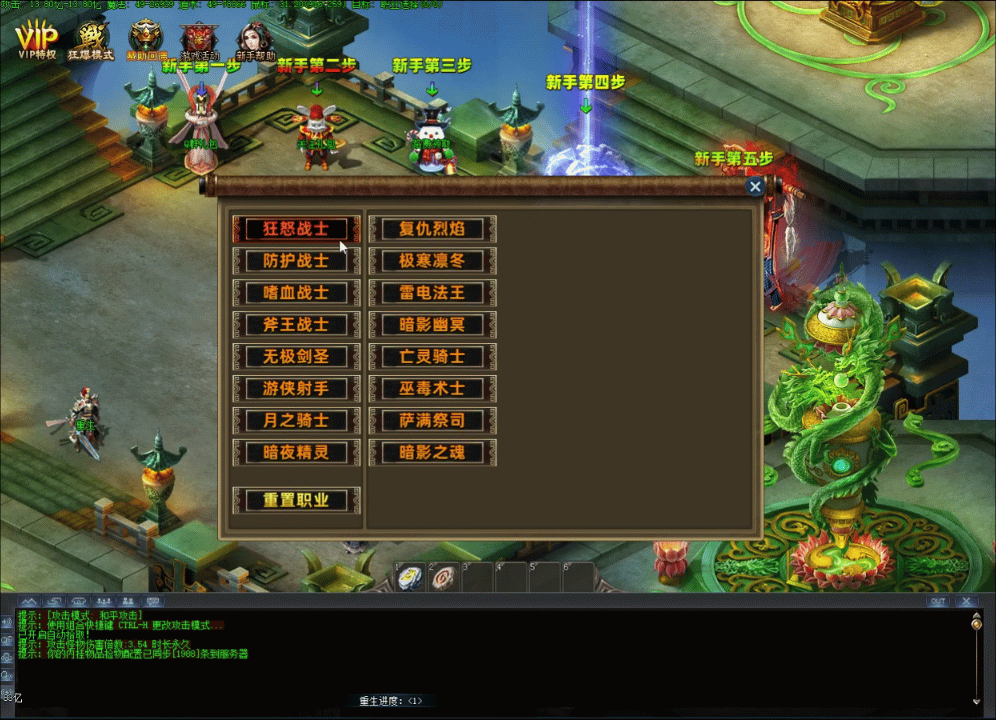Screen dimensions: 996x720
Task: Choose the 亡灵骑士 class
Action: [x=433, y=357]
